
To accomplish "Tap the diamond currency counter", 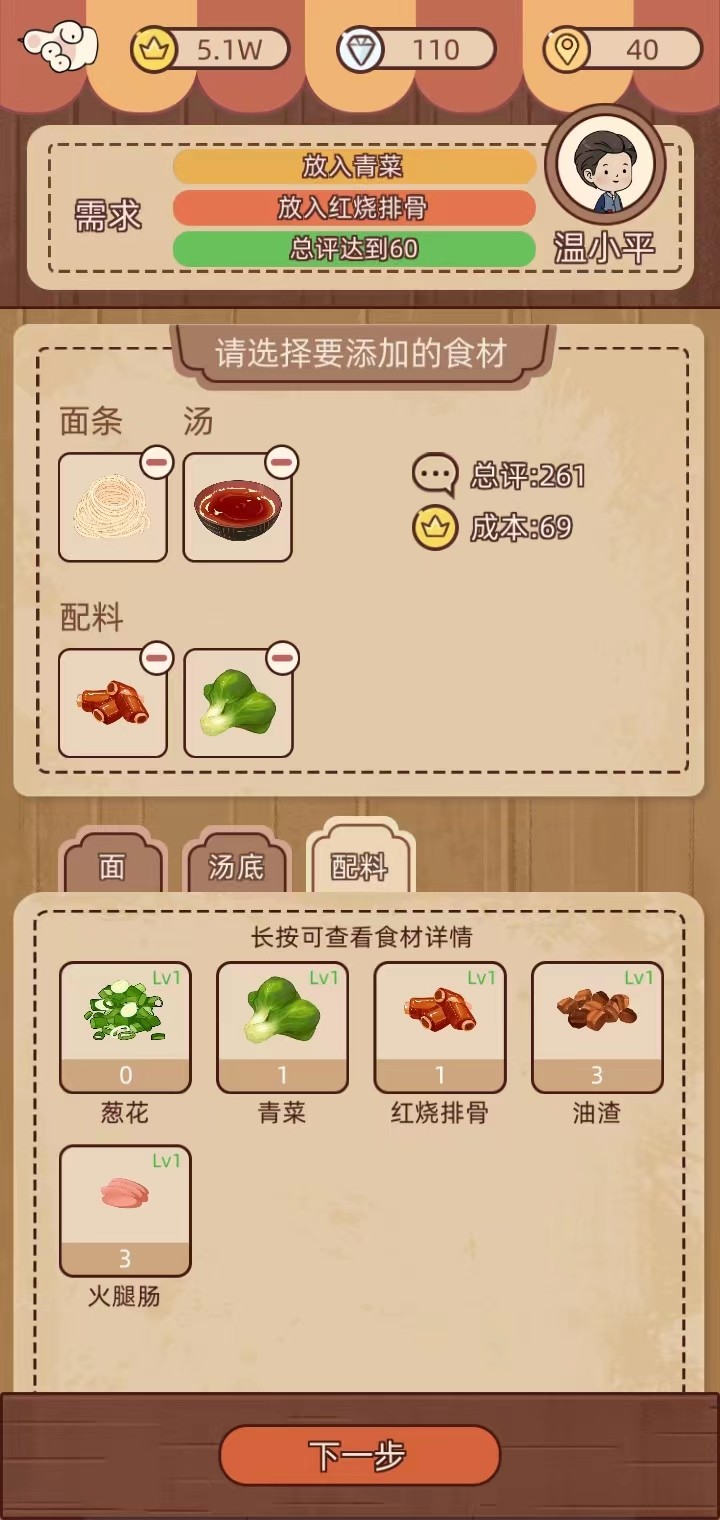I will click(x=416, y=50).
